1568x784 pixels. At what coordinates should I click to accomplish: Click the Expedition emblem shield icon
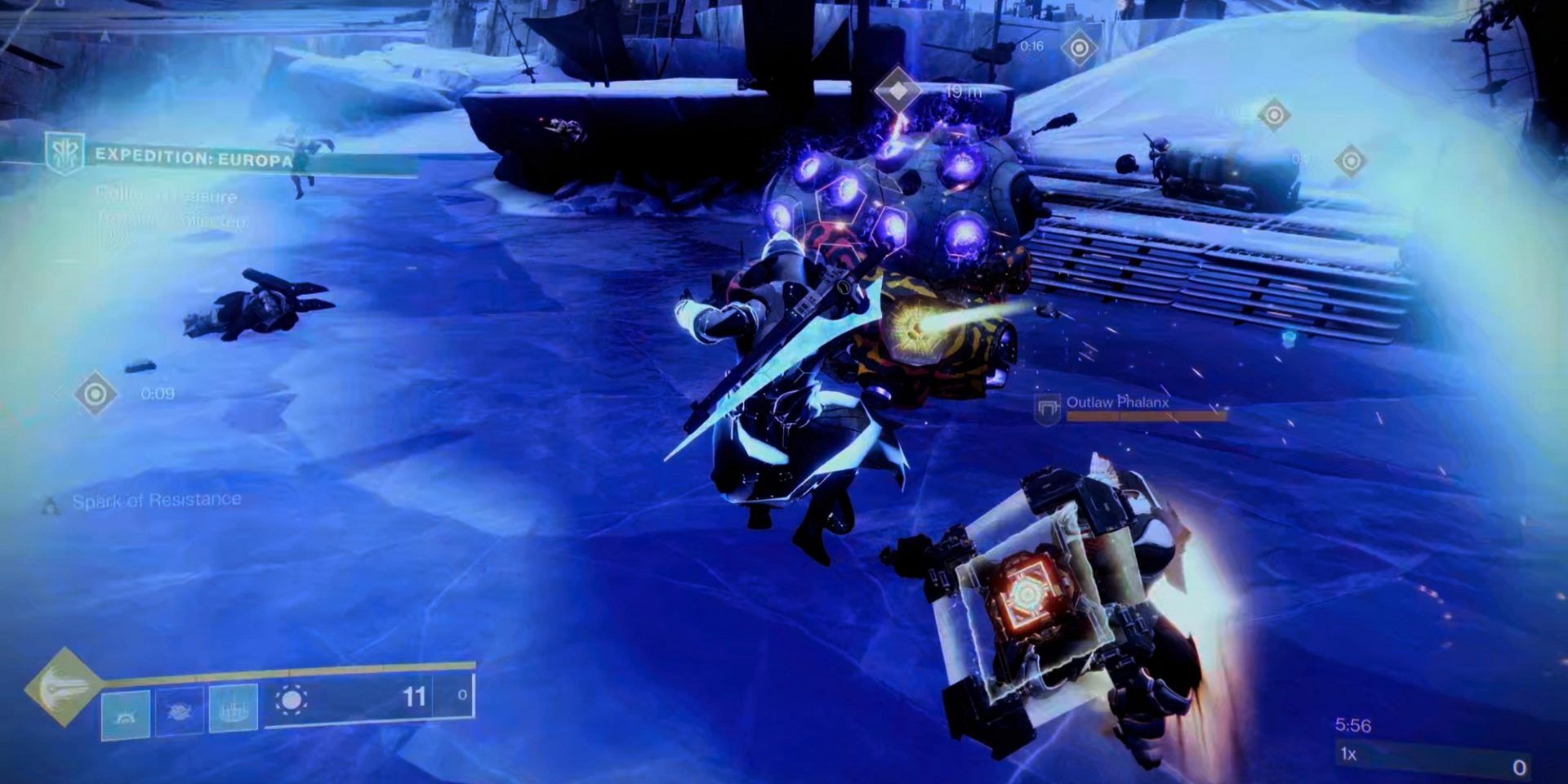tap(65, 154)
